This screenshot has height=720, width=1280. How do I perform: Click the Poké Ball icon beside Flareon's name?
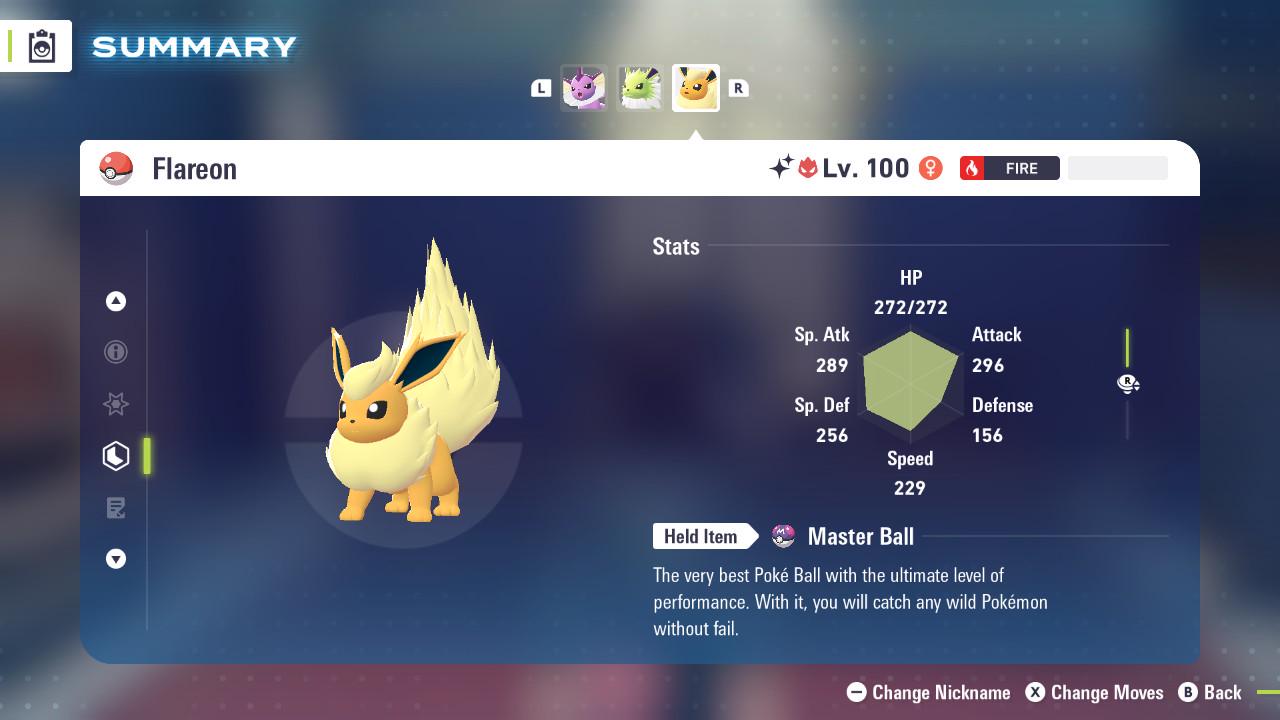coord(117,168)
